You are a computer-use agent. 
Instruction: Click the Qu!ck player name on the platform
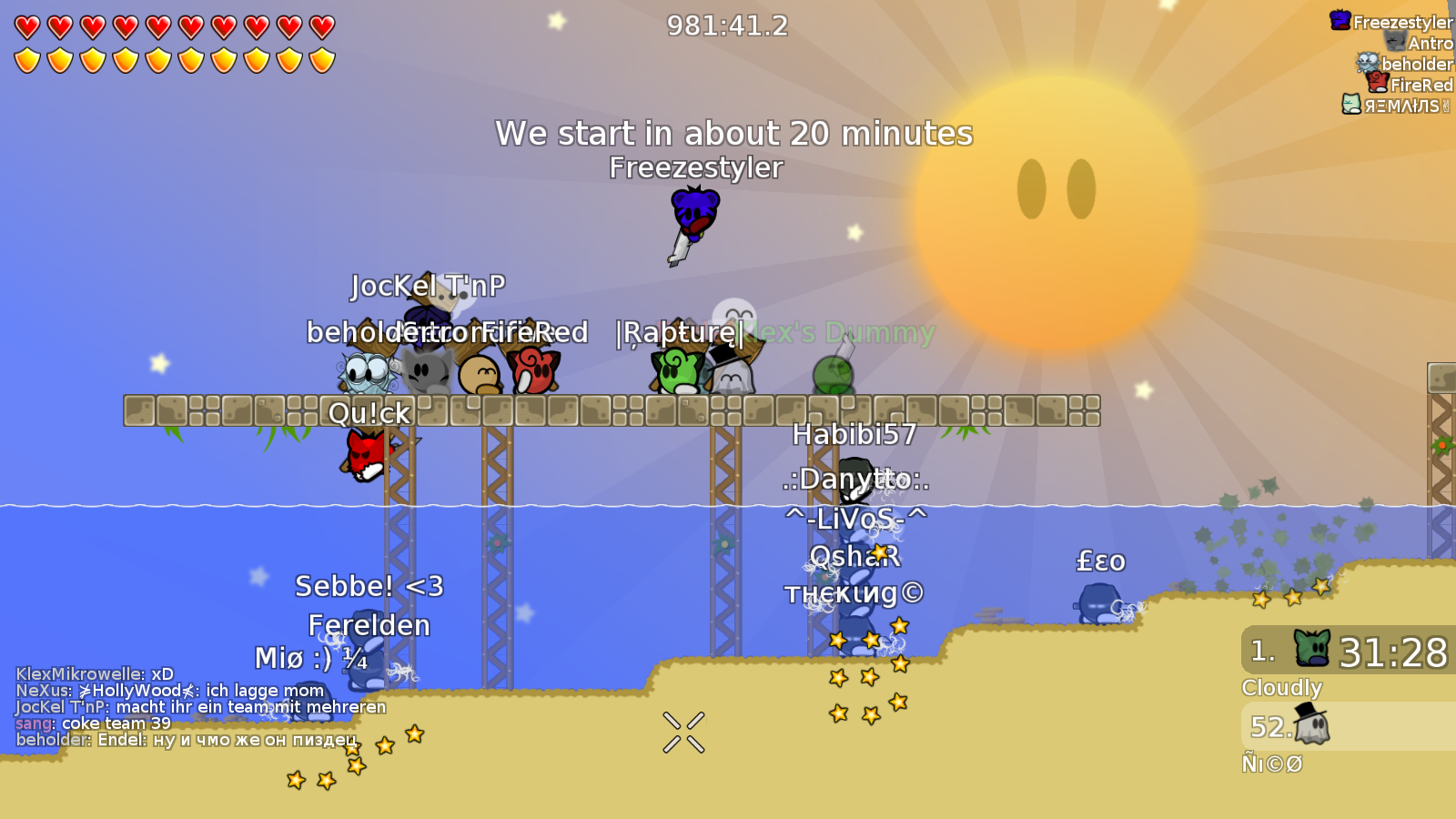tap(369, 413)
